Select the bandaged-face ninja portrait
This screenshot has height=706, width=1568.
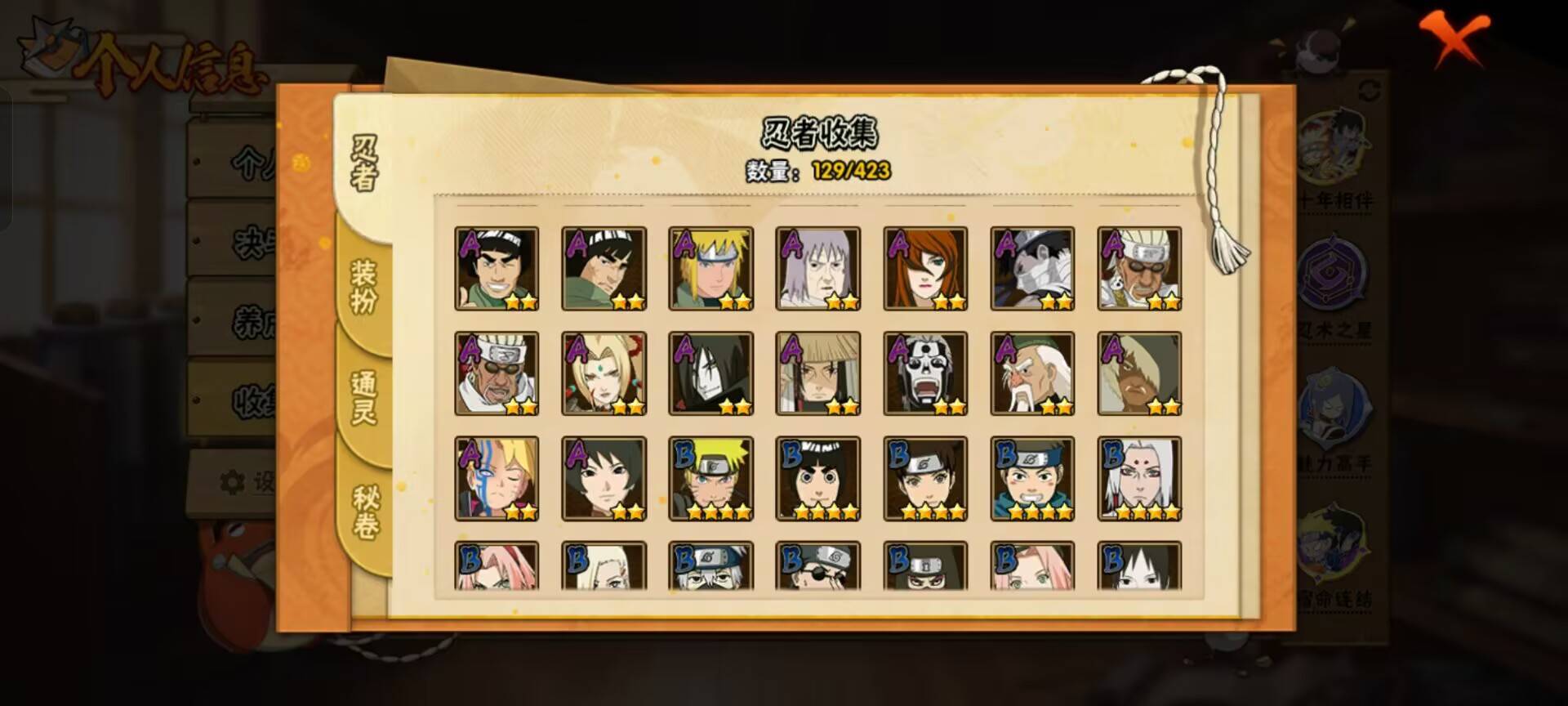pos(1032,268)
